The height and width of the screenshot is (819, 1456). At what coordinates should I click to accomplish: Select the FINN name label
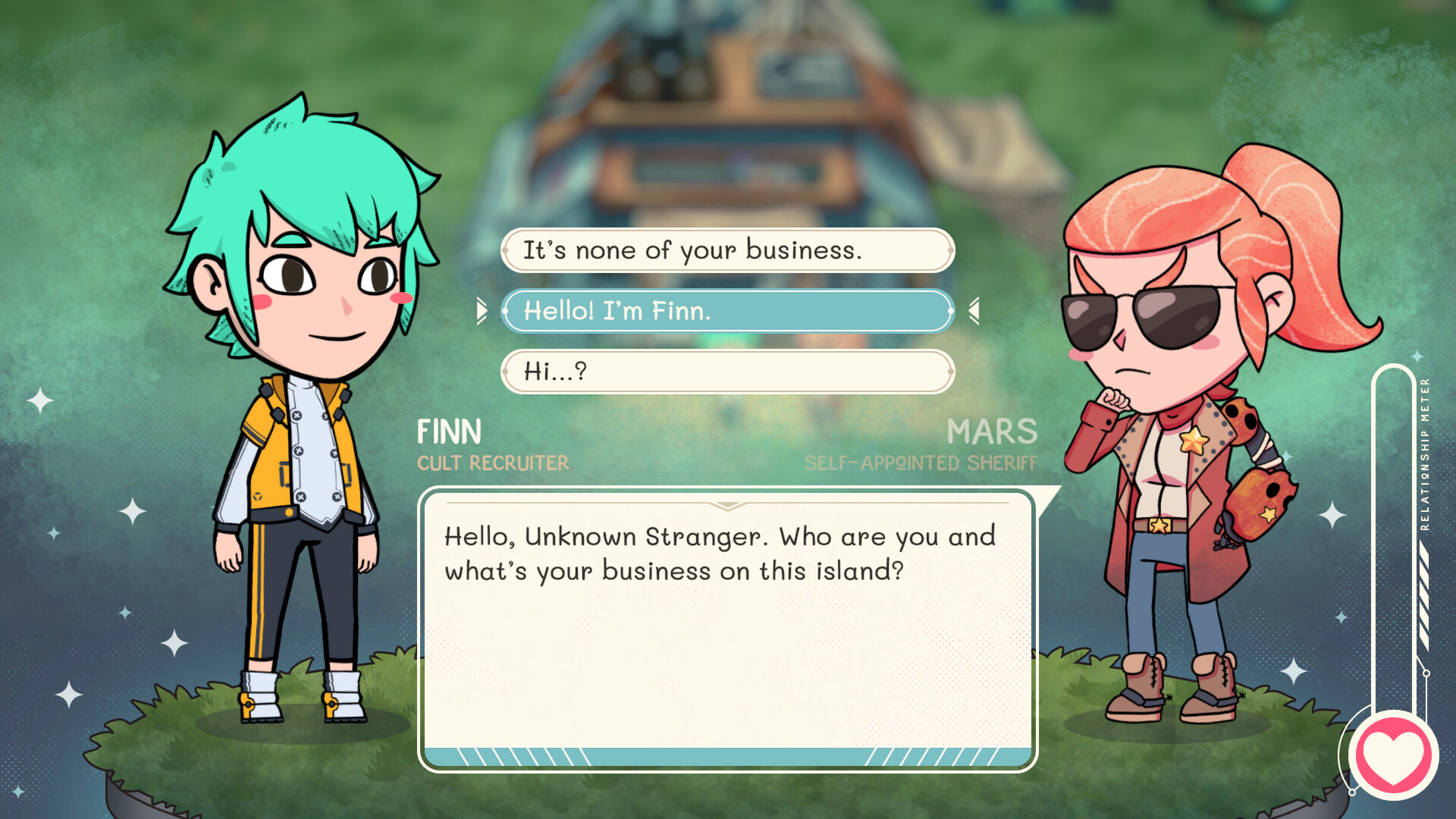point(450,432)
